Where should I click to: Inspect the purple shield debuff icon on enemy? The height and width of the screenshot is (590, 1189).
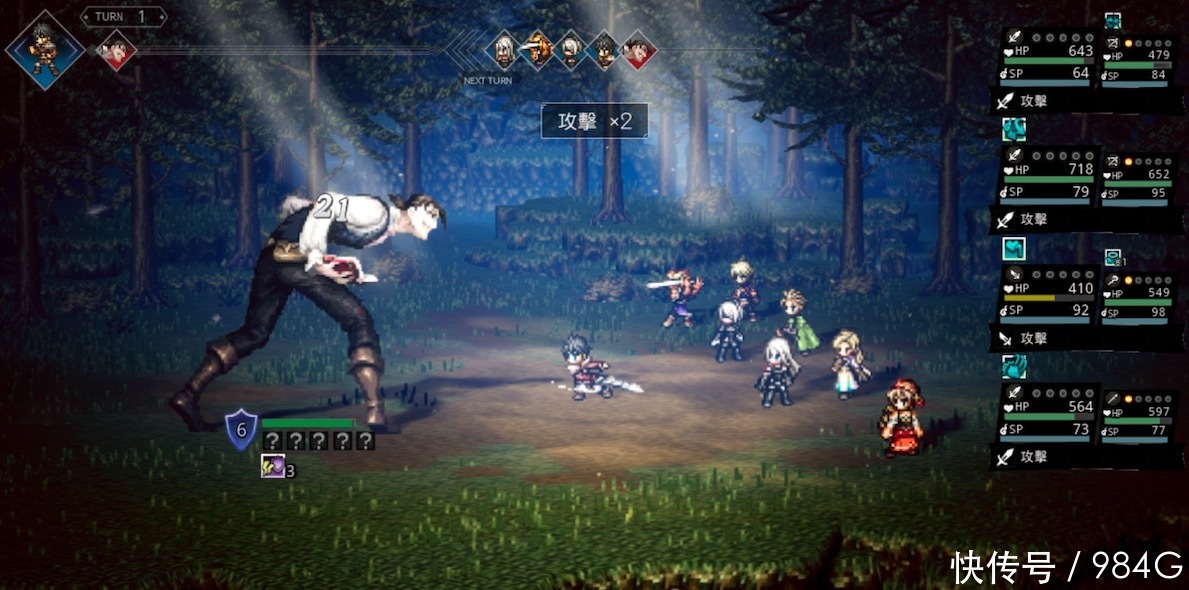point(271,466)
